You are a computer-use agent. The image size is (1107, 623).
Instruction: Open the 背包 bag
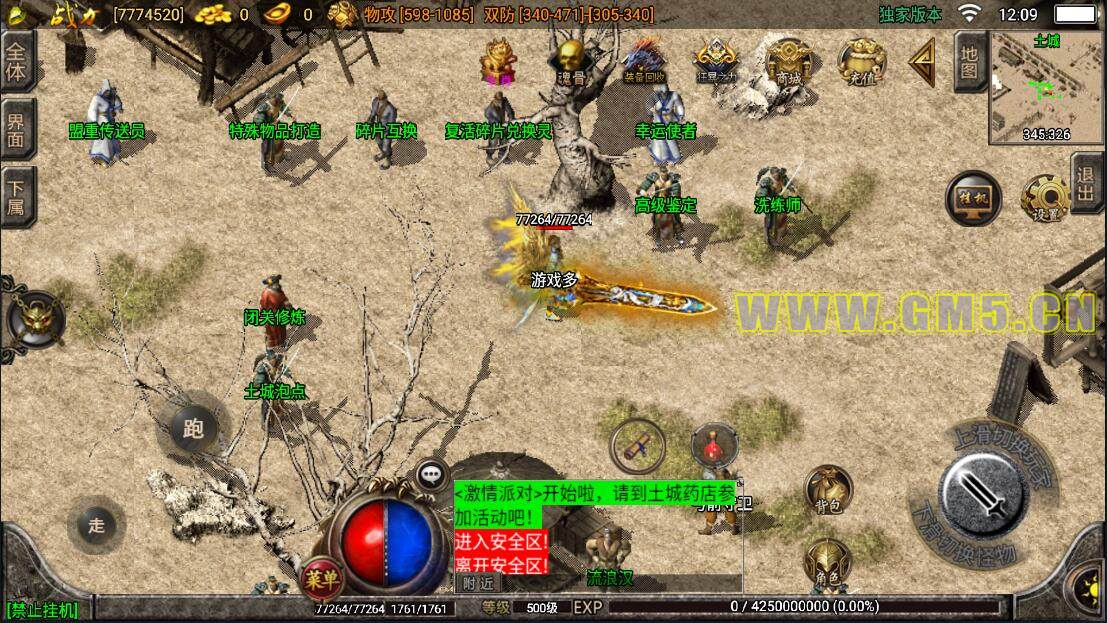pyautogui.click(x=828, y=491)
